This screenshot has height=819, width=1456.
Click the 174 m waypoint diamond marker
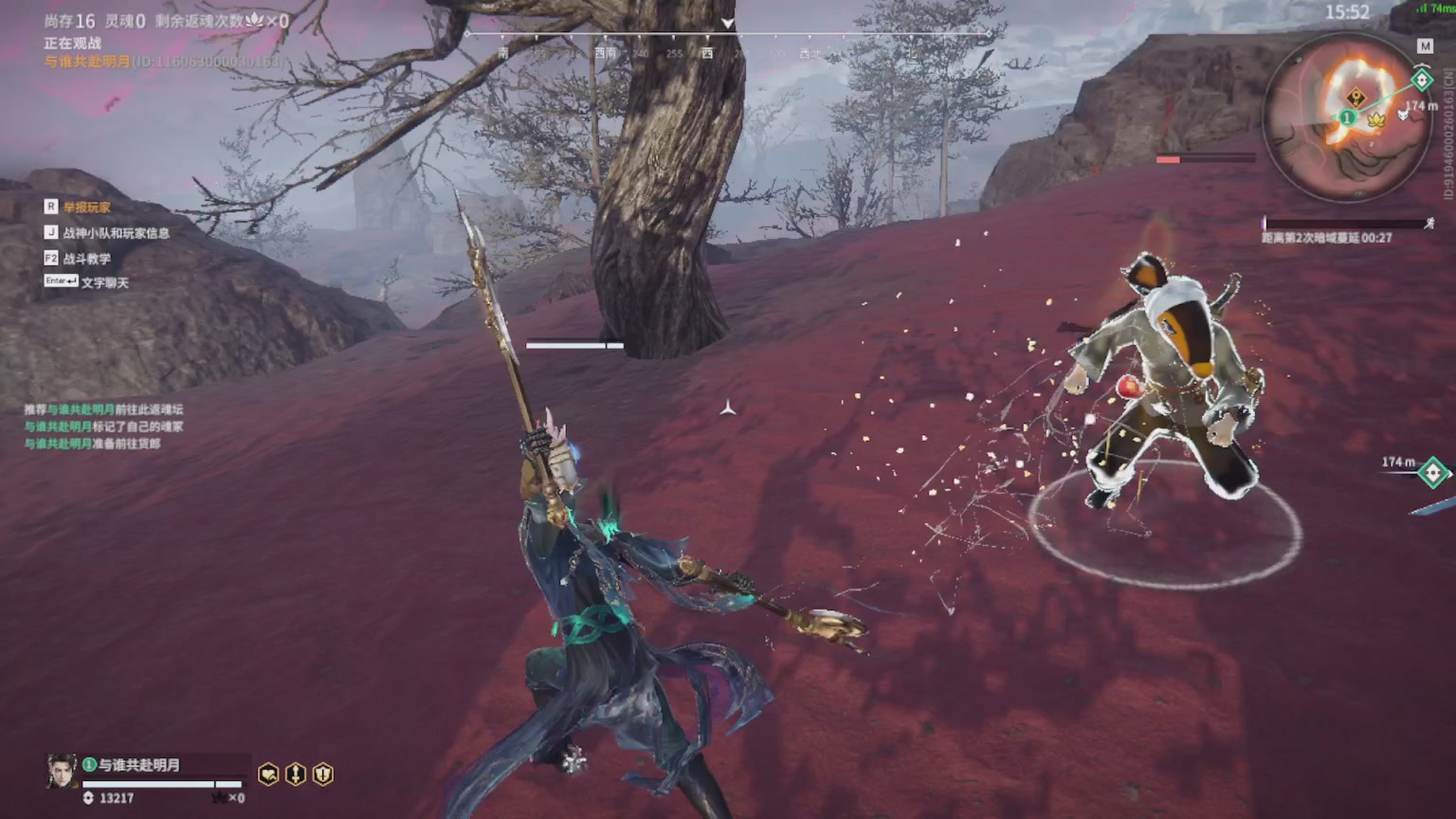[1433, 471]
